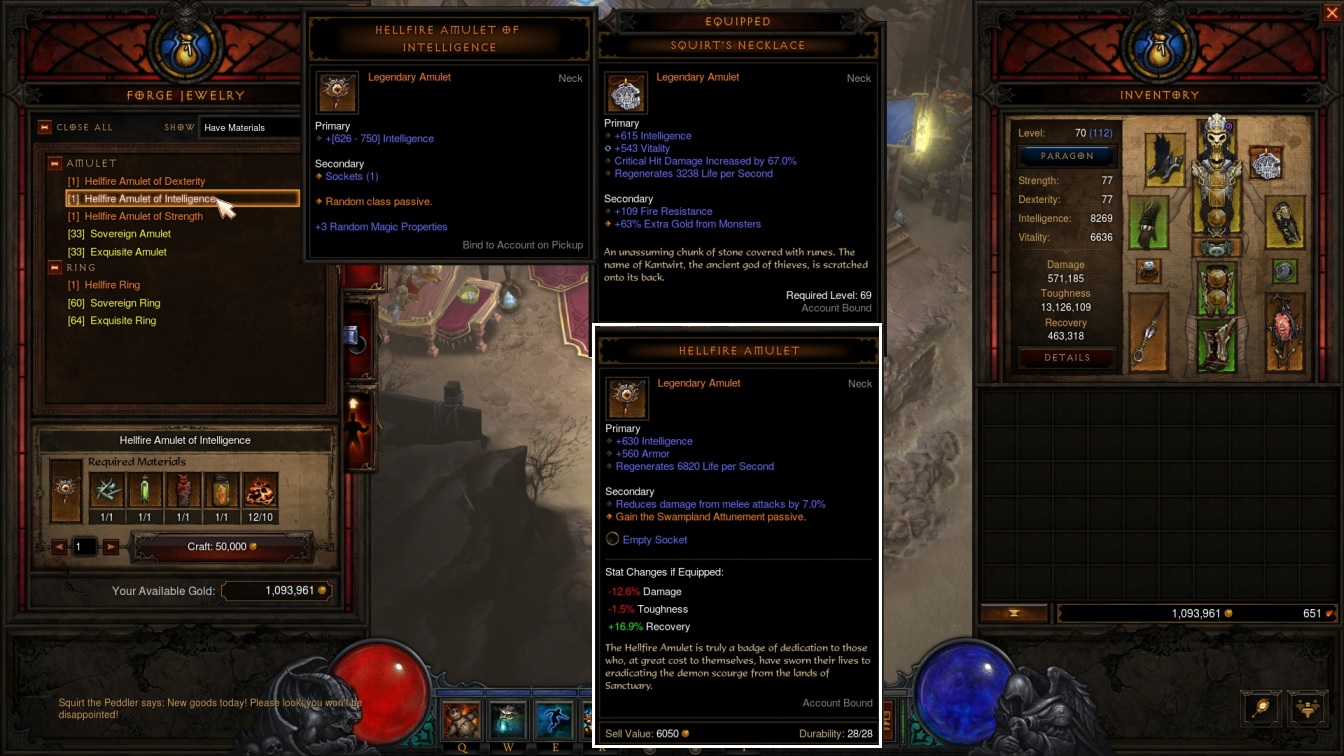
Task: Collapse the Amulet category
Action: (x=55, y=163)
